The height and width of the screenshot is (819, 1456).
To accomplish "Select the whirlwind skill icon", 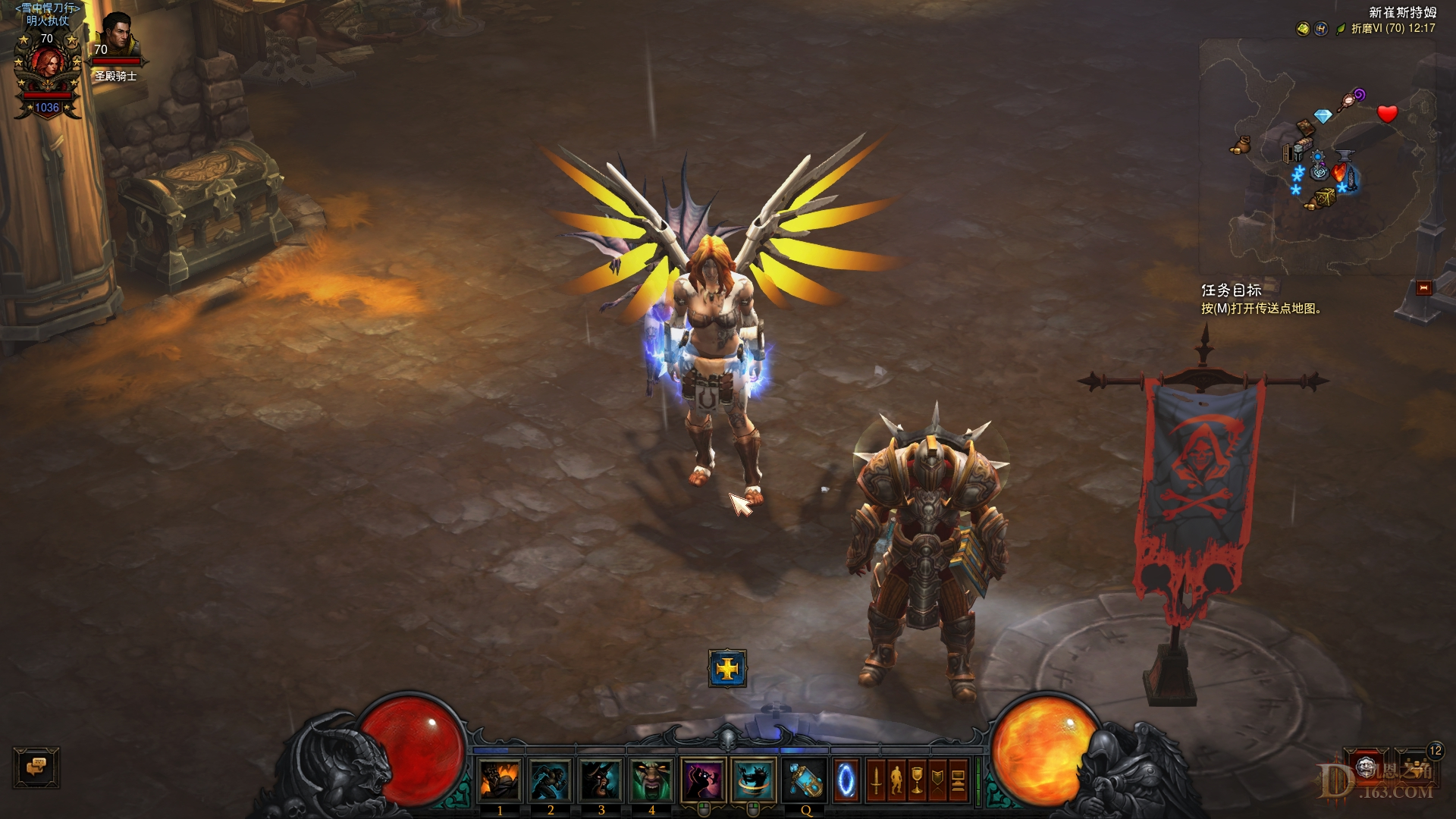I will [754, 780].
